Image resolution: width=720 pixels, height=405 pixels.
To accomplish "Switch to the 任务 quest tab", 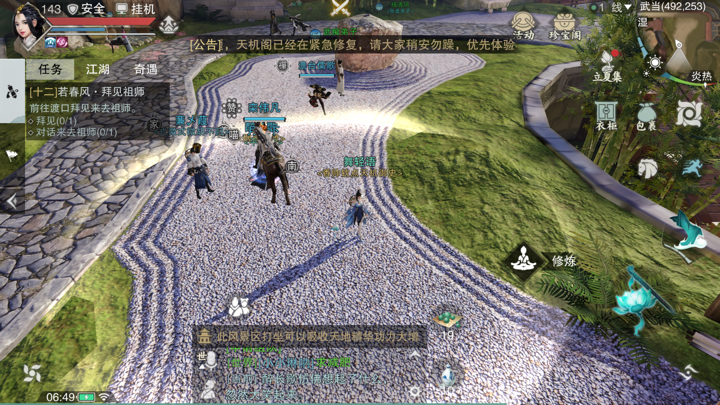I will (50, 69).
